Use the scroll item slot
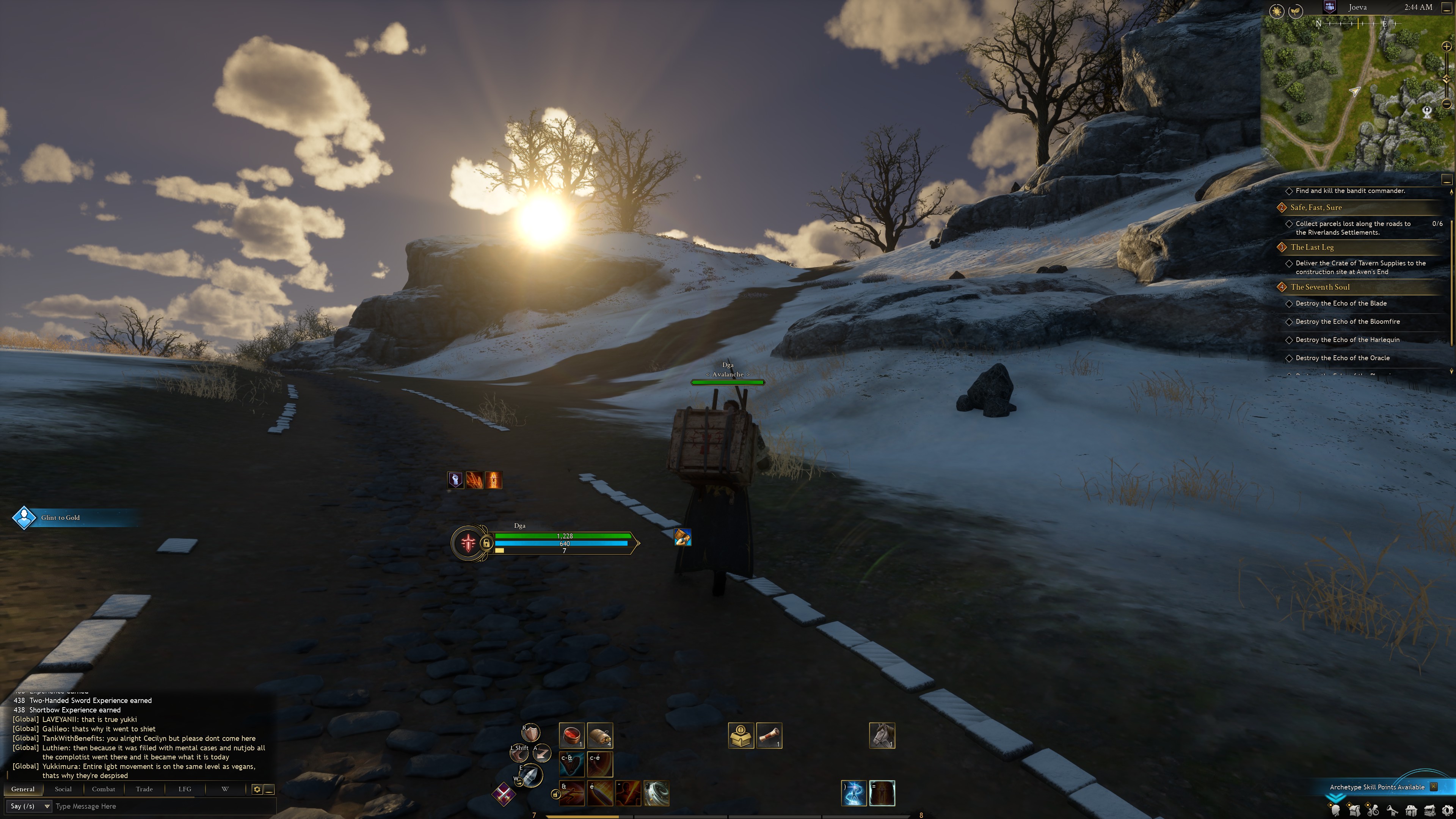Image resolution: width=1456 pixels, height=819 pixels. (x=769, y=735)
